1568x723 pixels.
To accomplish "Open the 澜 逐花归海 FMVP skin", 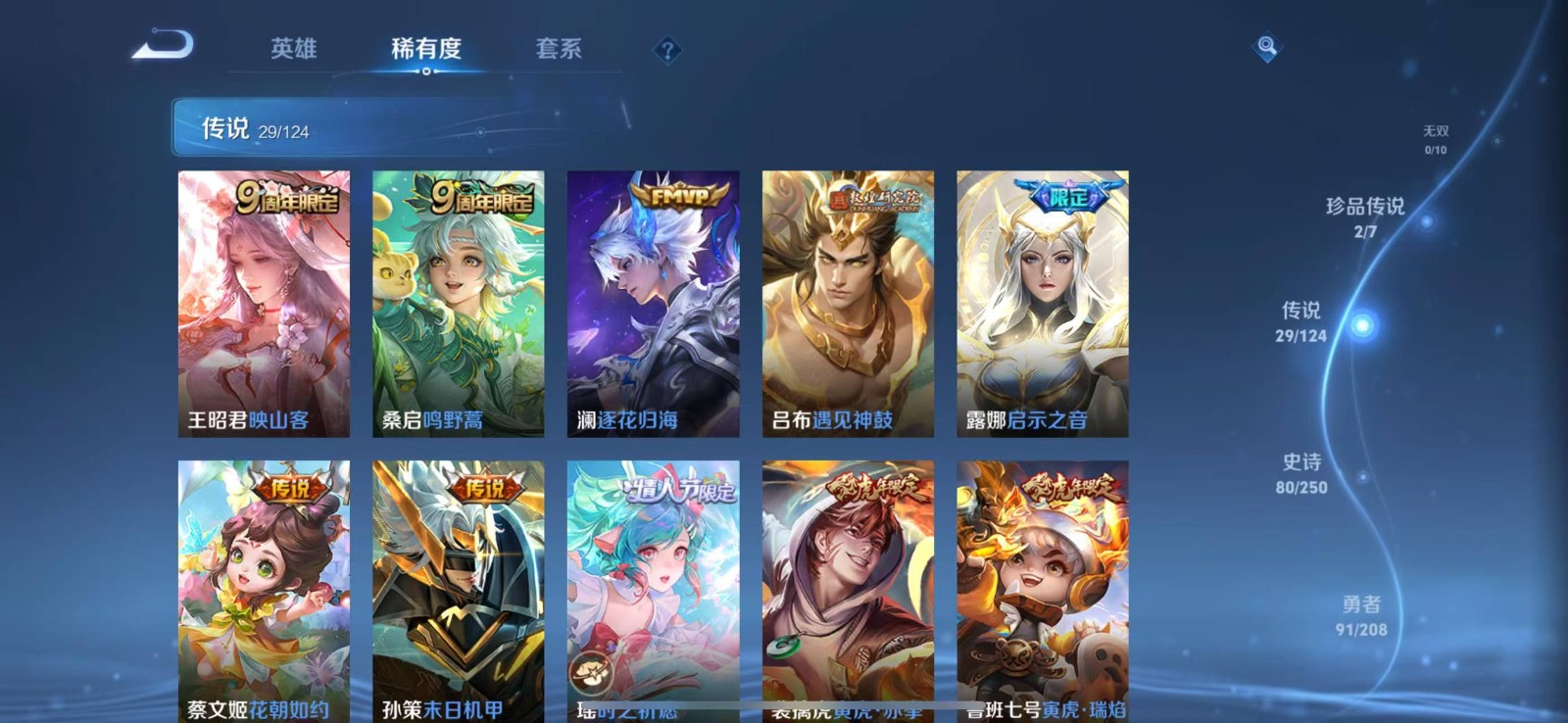I will [653, 304].
